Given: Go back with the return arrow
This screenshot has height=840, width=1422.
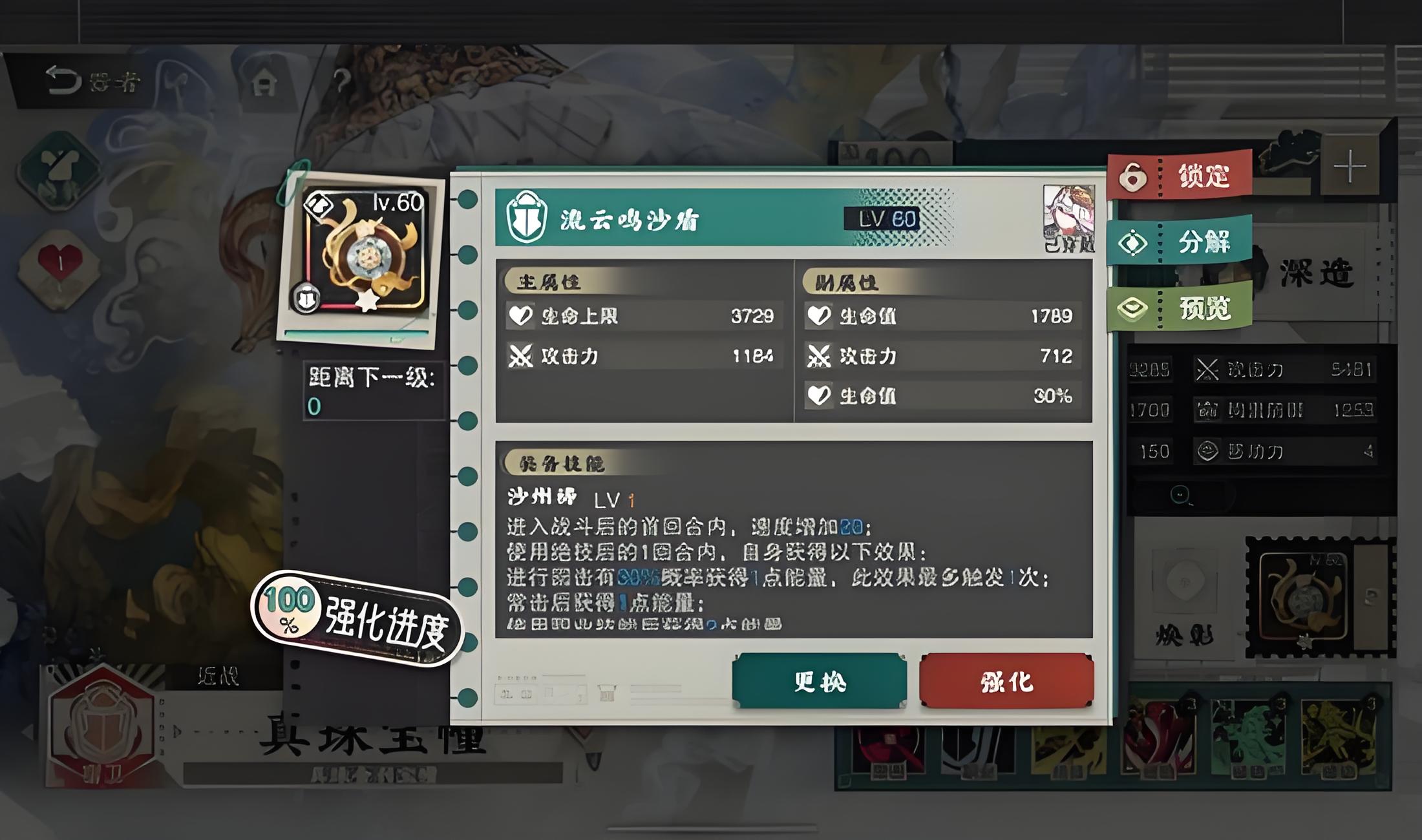Looking at the screenshot, I should (x=63, y=81).
